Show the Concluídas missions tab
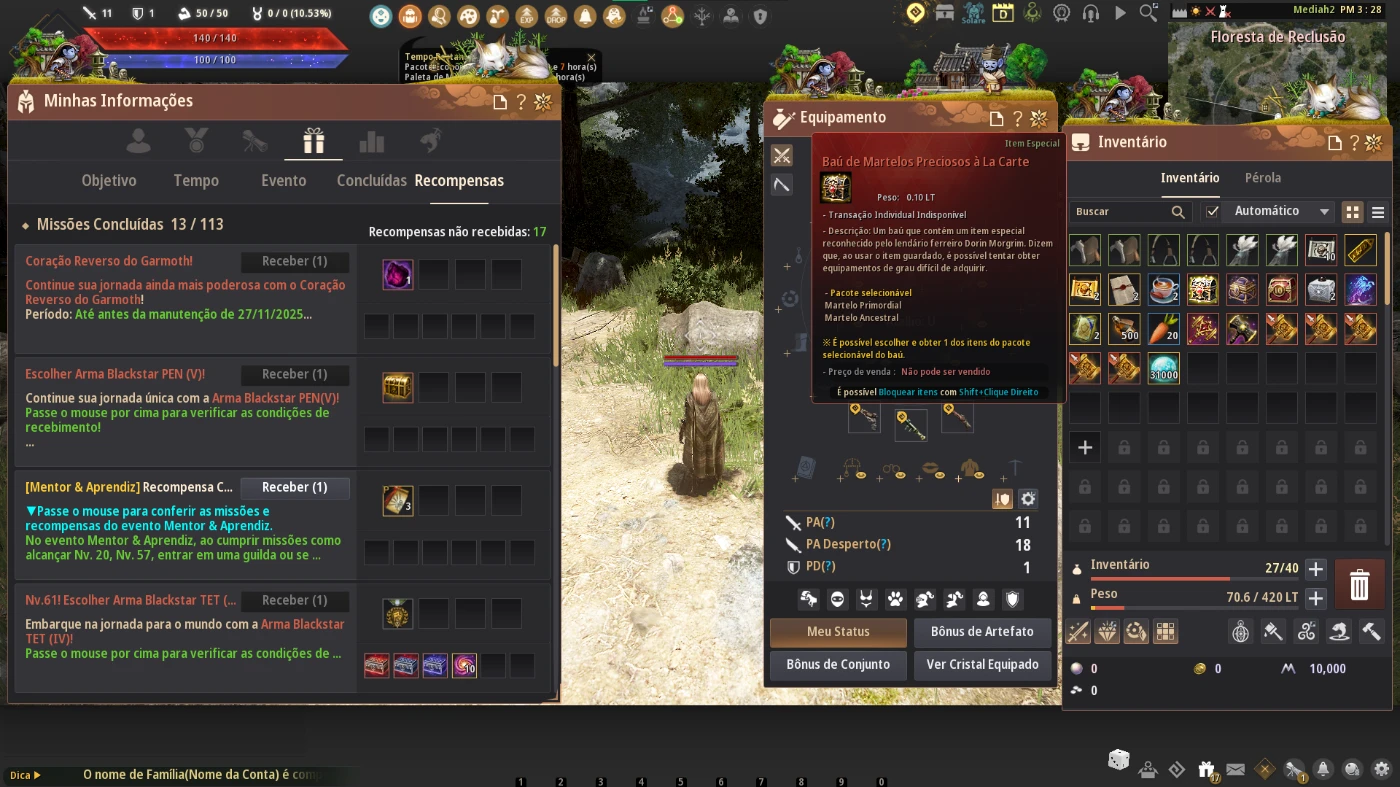This screenshot has height=787, width=1400. pyautogui.click(x=371, y=181)
